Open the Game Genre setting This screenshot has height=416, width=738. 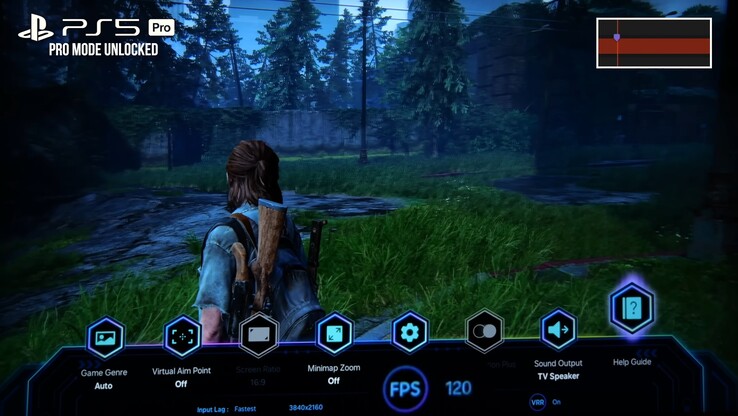[x=105, y=338]
